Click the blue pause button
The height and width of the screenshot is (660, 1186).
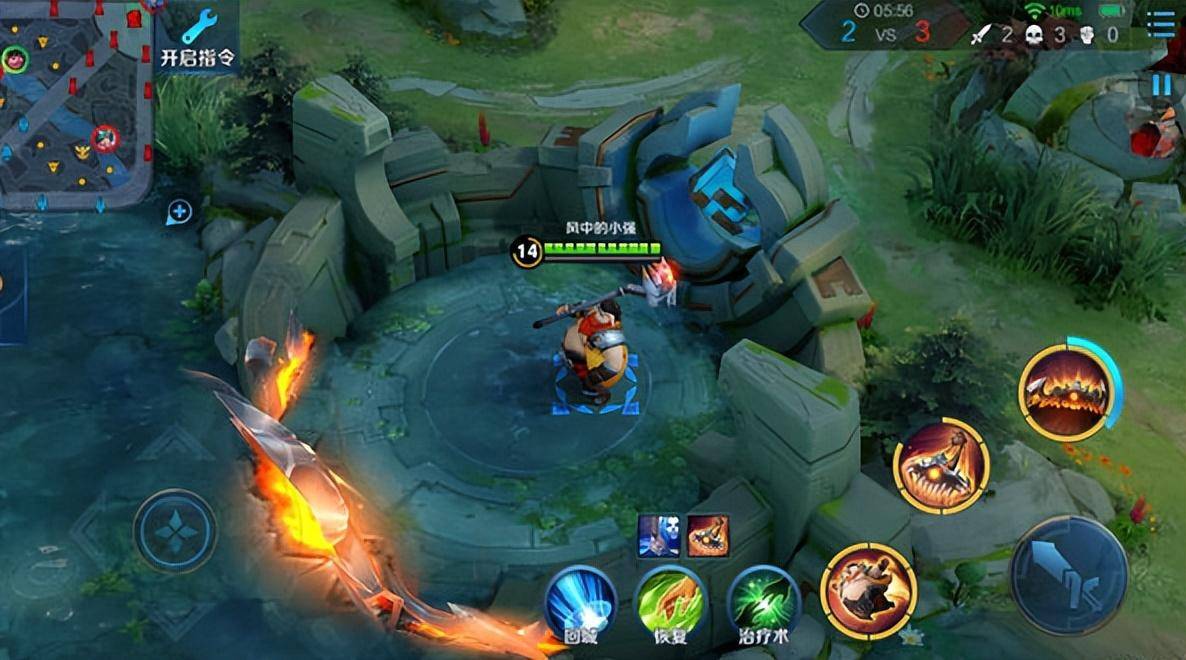(x=1161, y=85)
